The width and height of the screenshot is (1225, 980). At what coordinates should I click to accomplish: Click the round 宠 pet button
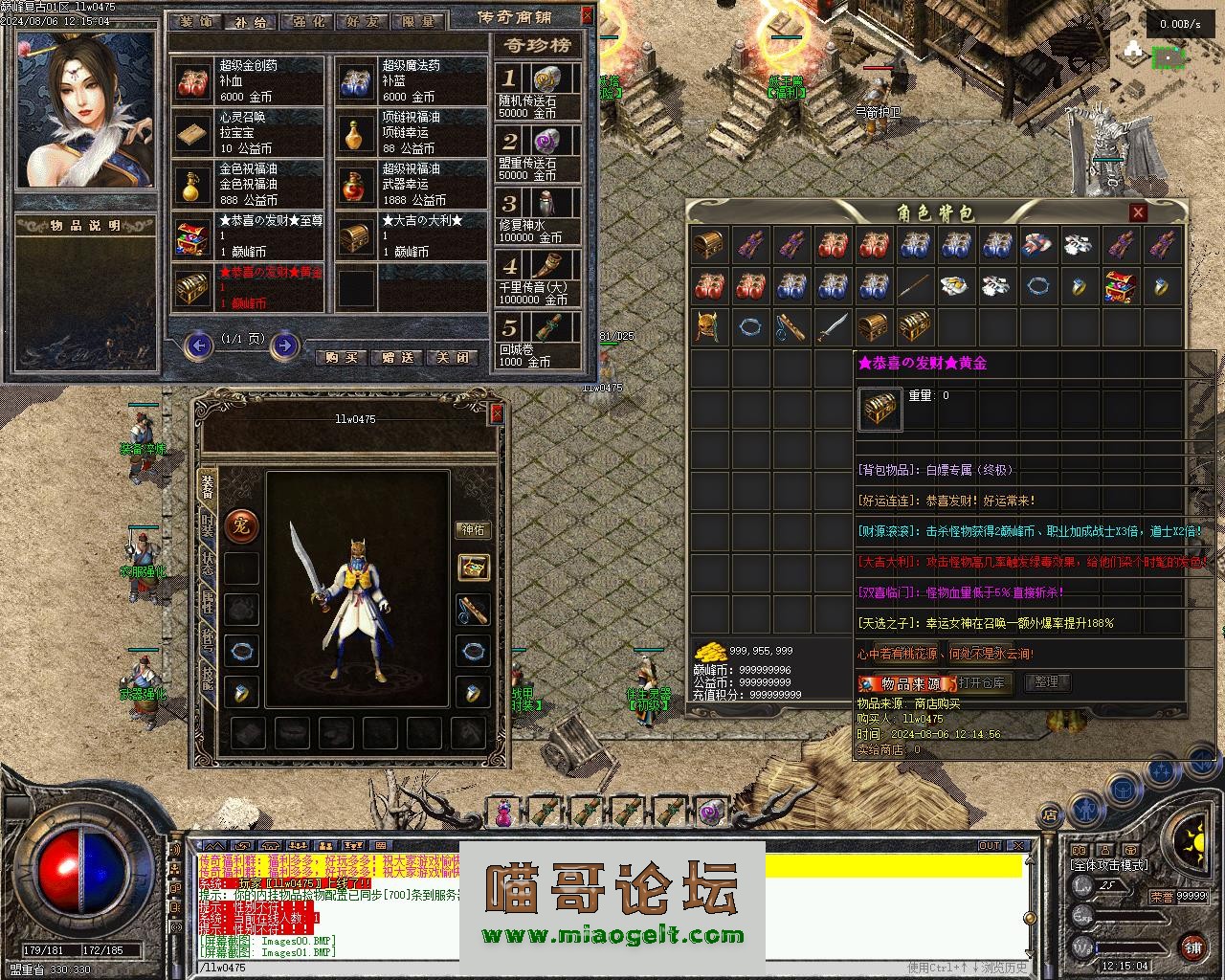point(241,525)
